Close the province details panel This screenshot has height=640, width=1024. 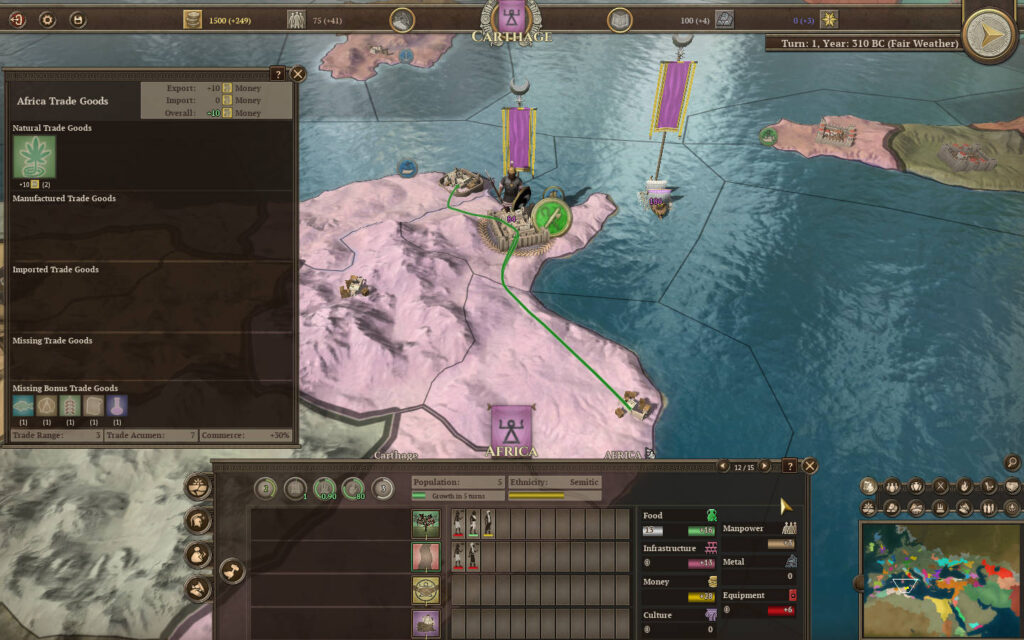point(810,466)
